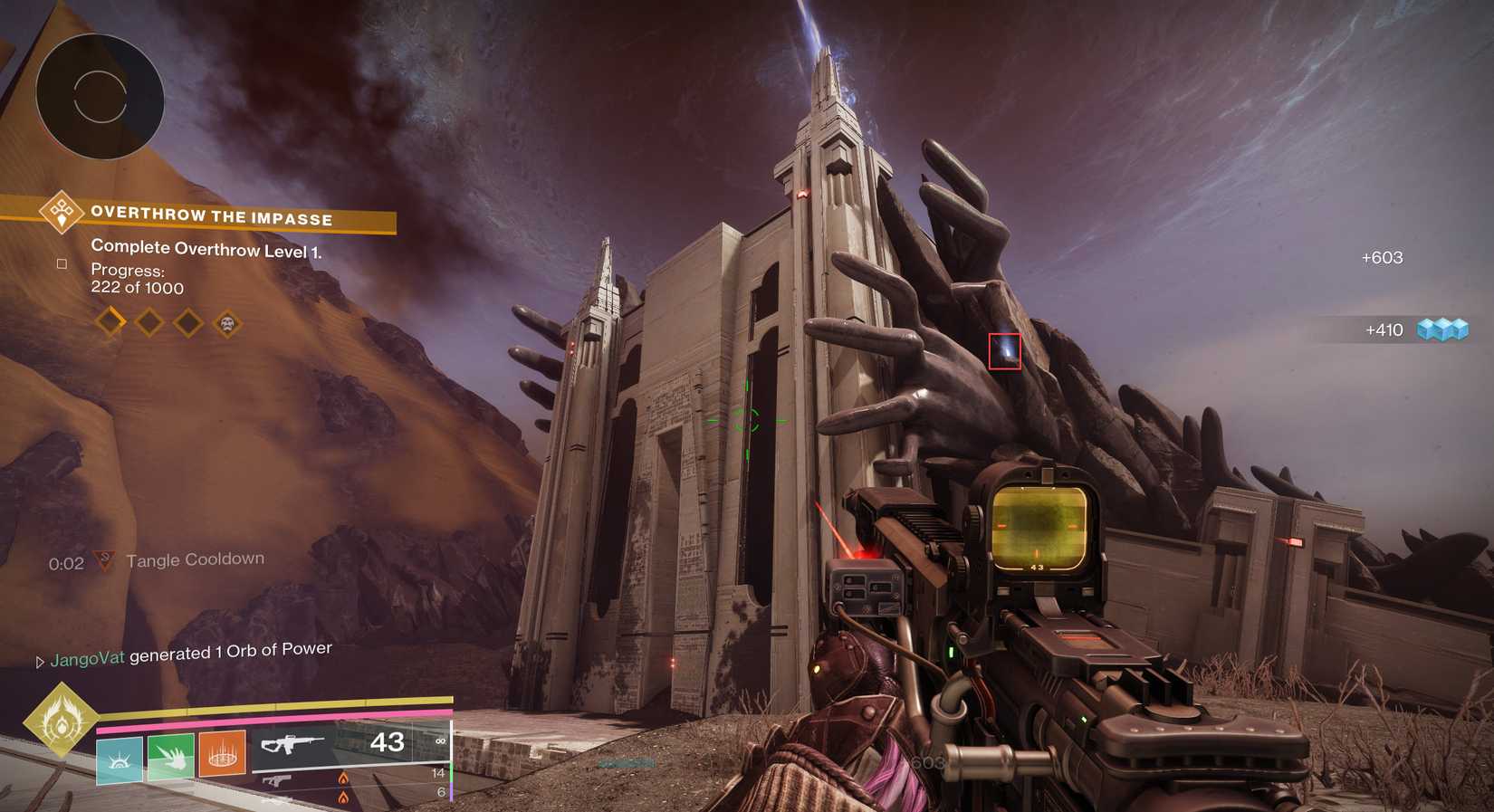Select the first highlighted Overthrow phase diamond
The image size is (1494, 812).
[x=110, y=322]
